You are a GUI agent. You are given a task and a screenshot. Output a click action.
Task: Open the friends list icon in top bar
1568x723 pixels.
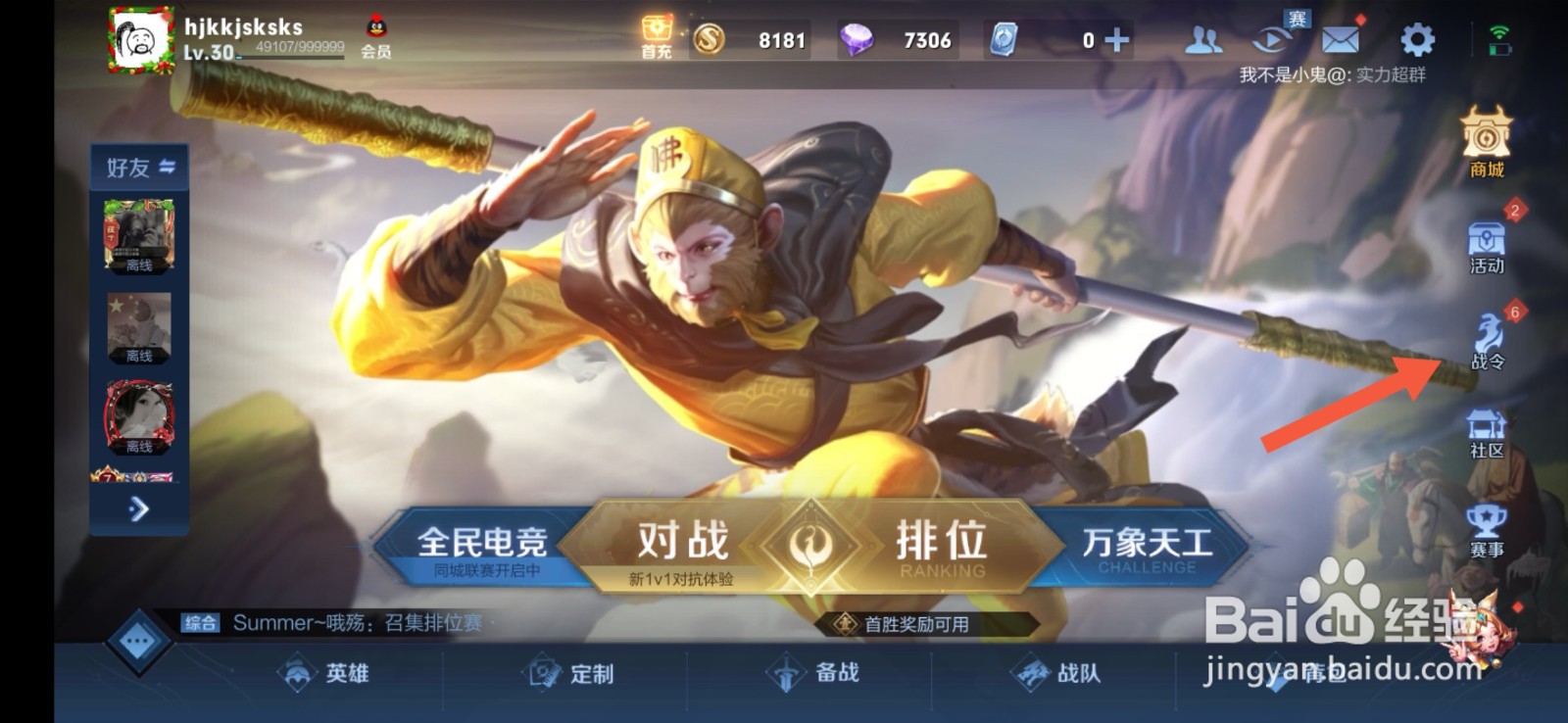1203,40
